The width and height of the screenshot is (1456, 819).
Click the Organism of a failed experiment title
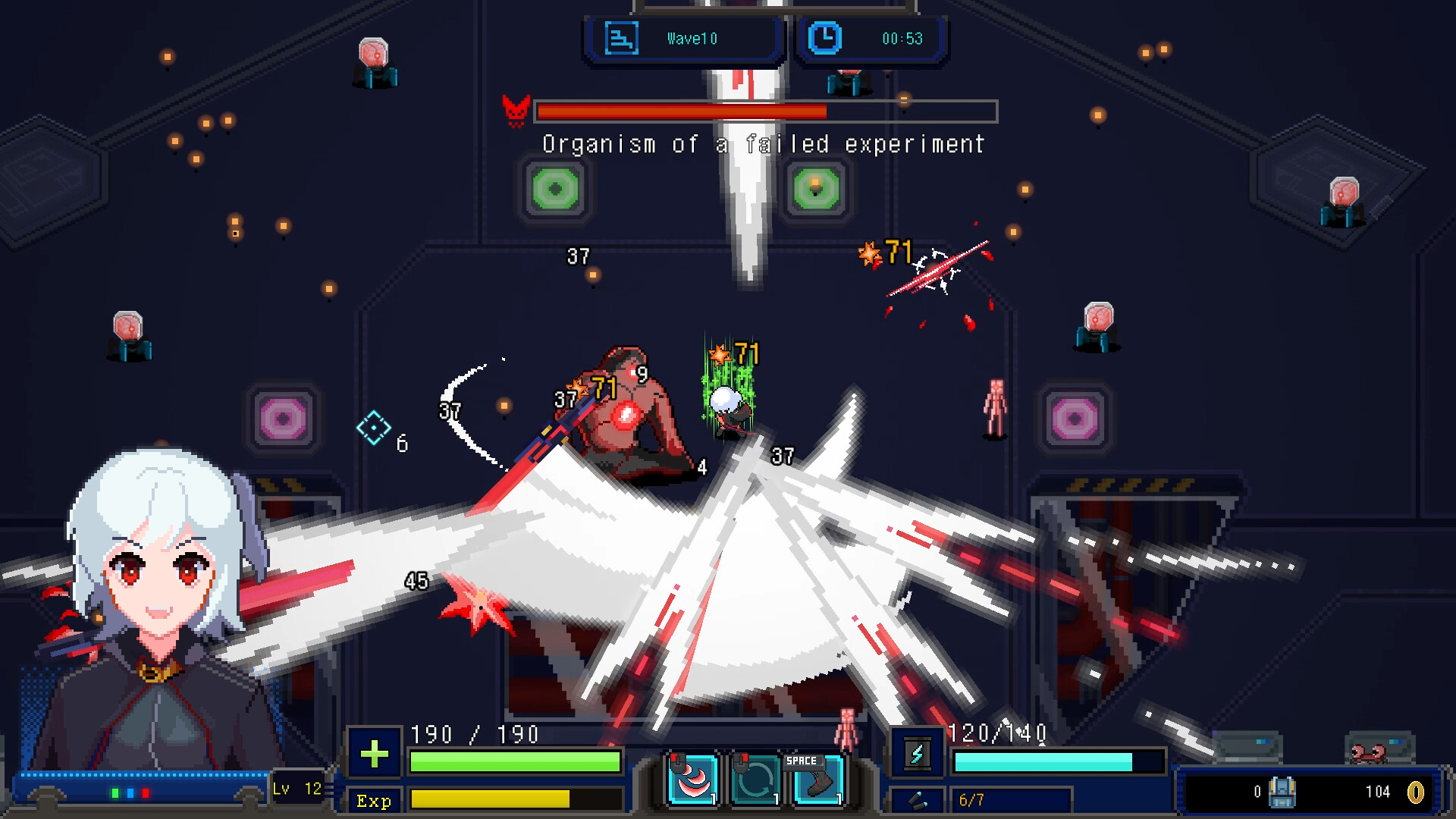tap(762, 144)
